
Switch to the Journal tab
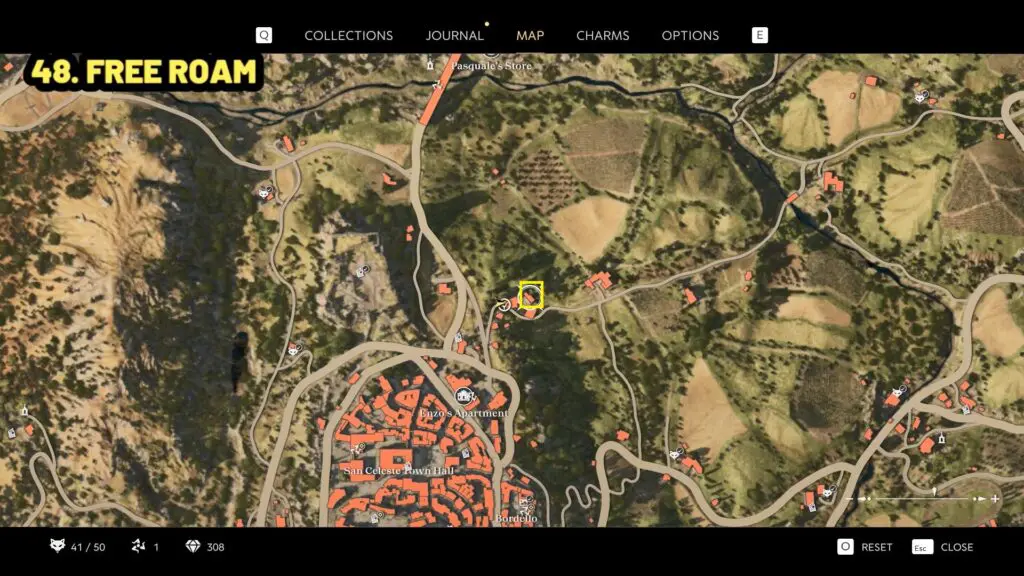(x=454, y=35)
